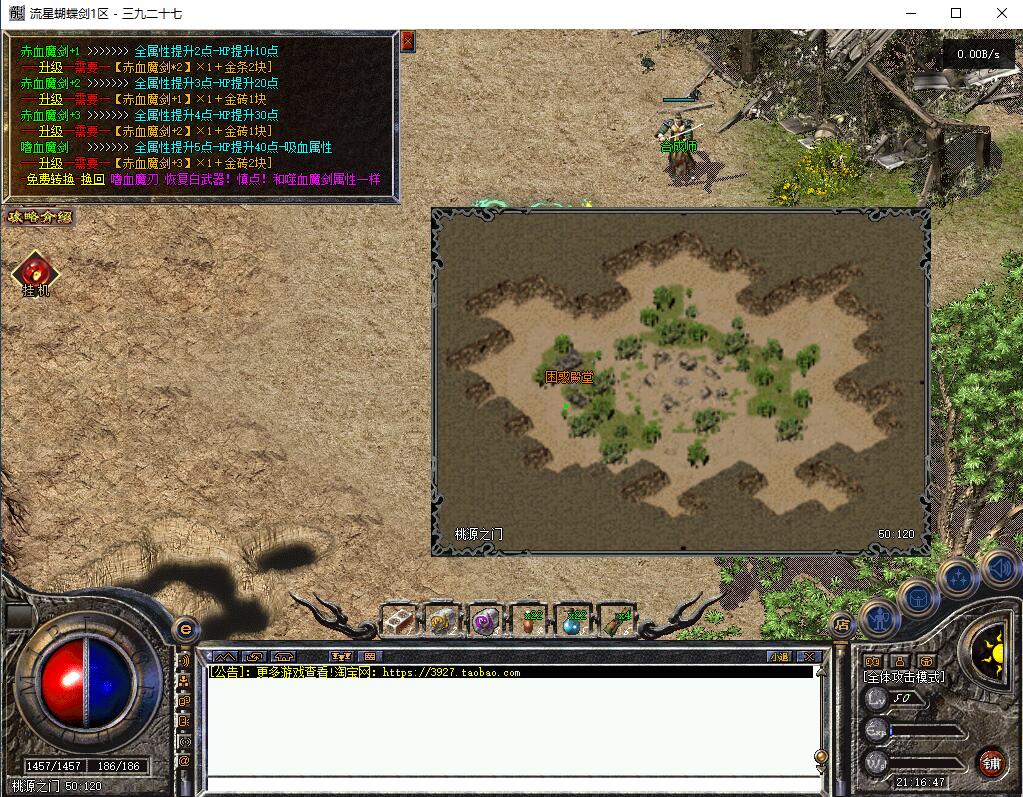Maximize the game window

(x=955, y=13)
